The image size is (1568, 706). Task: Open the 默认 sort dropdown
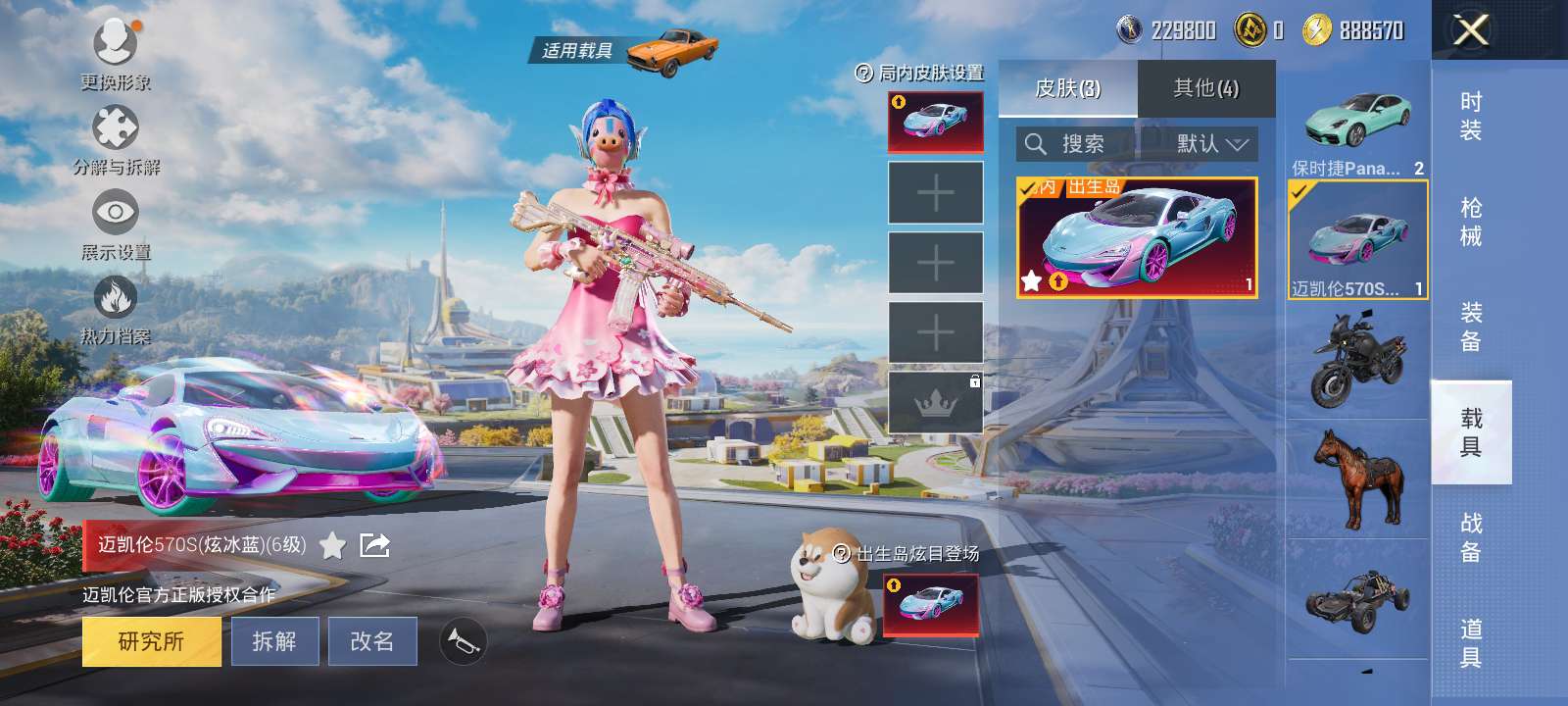tap(1211, 144)
